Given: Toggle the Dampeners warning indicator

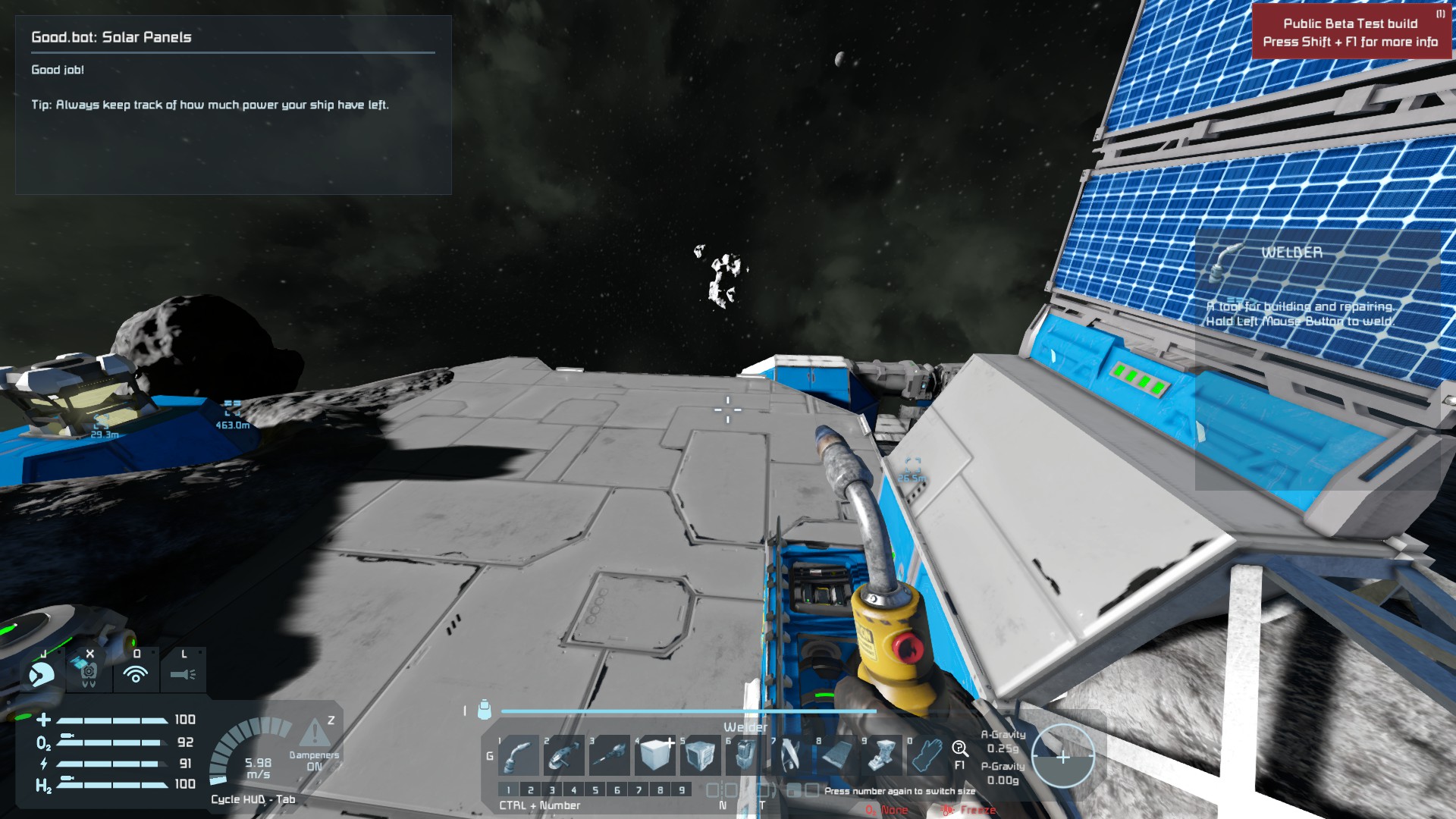Looking at the screenshot, I should pyautogui.click(x=313, y=734).
